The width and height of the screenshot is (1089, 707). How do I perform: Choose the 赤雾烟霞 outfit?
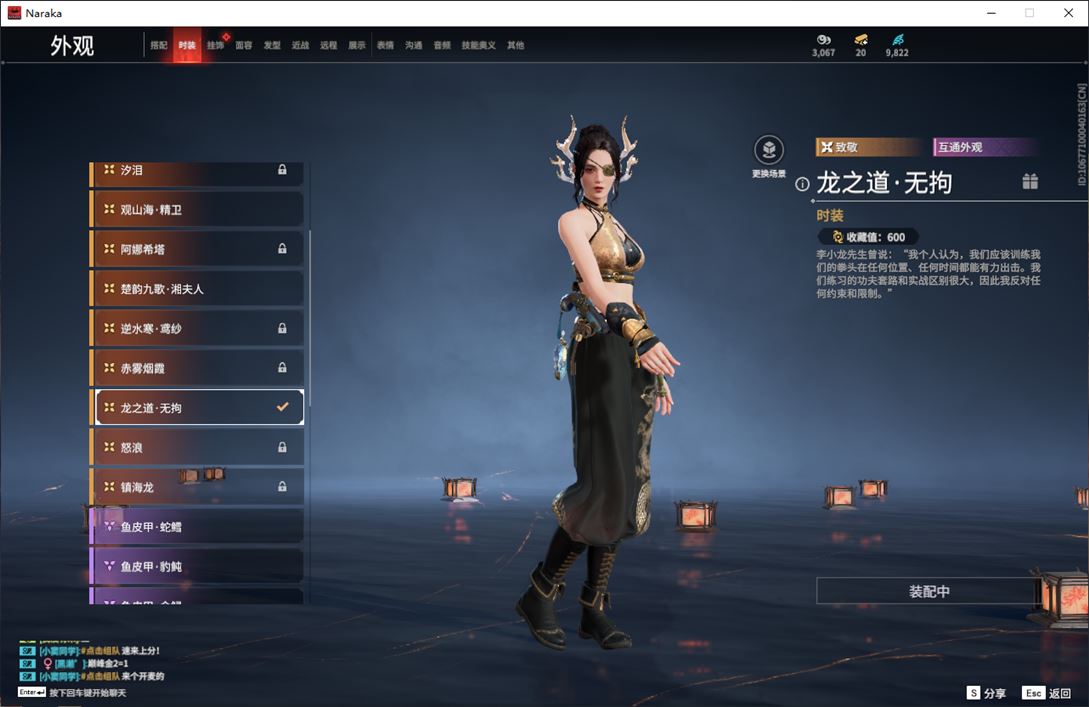pos(198,368)
